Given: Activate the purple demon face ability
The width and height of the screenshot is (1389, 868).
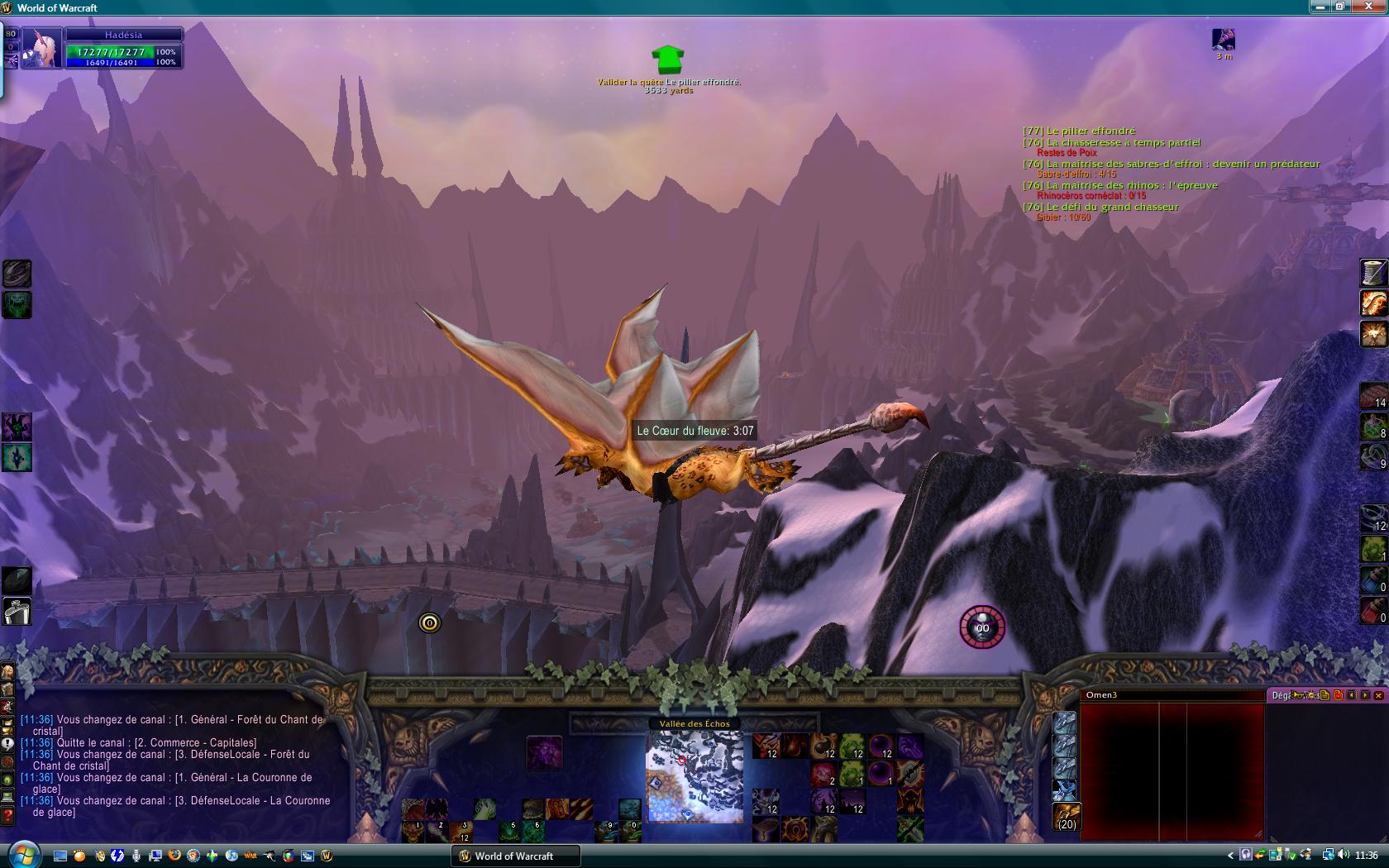Looking at the screenshot, I should (544, 753).
